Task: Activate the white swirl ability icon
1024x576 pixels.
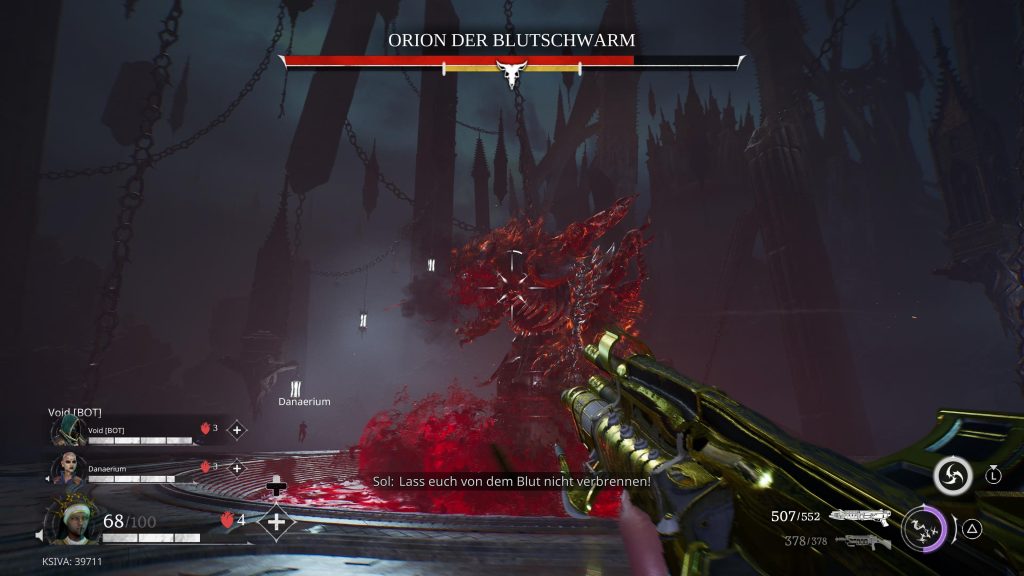Action: point(953,476)
